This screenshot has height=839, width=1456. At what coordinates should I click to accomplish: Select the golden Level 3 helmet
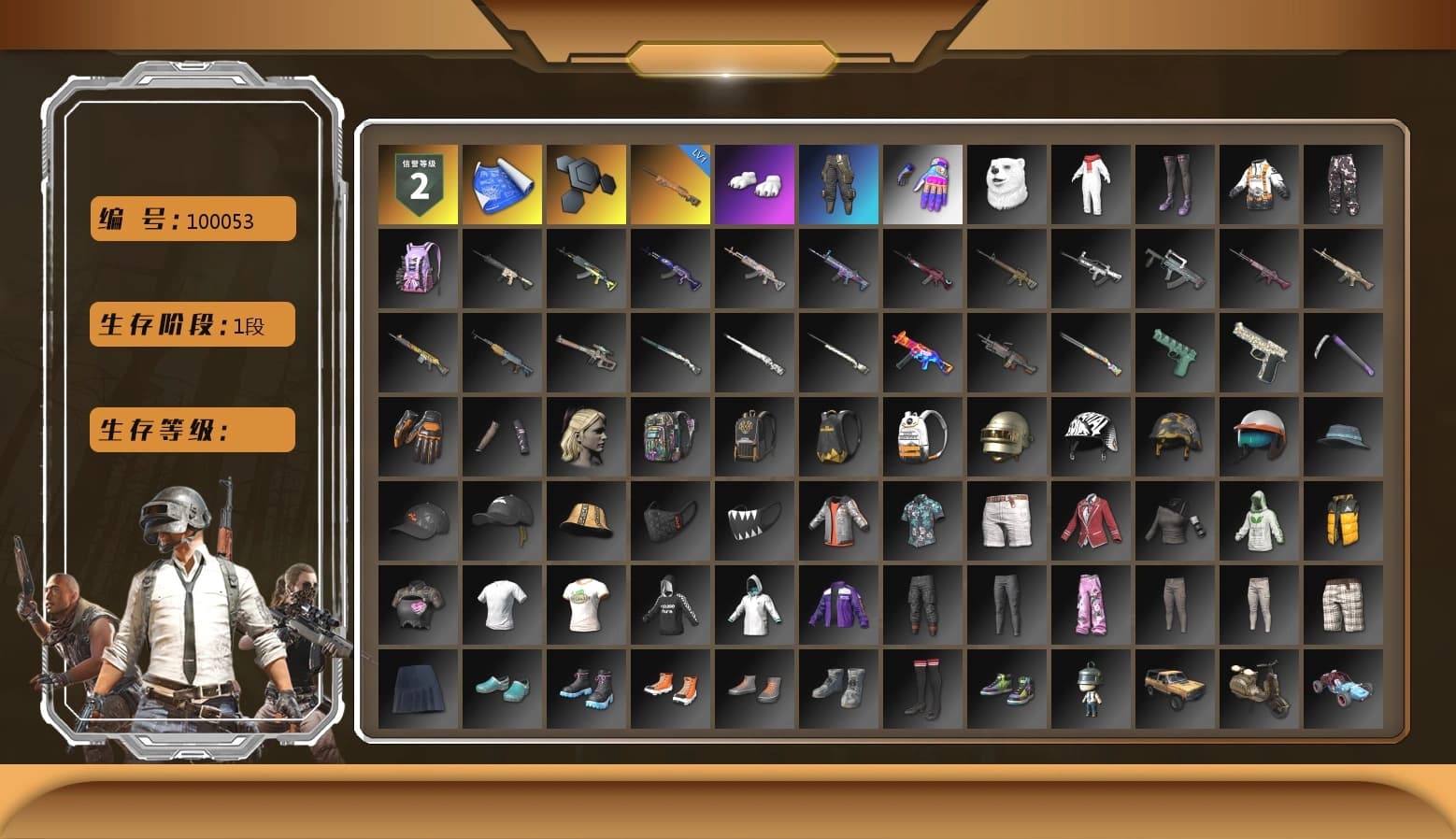[x=1006, y=435]
